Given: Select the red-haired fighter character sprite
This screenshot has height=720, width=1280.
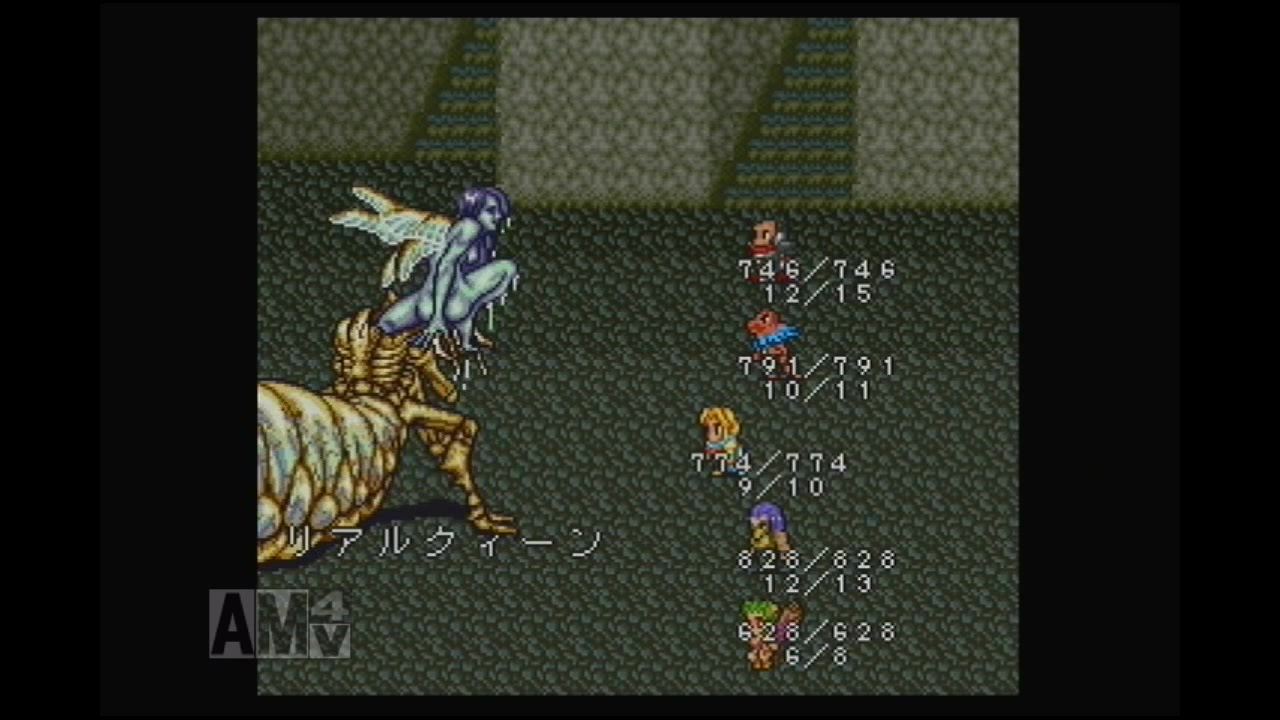Looking at the screenshot, I should pos(766,235).
